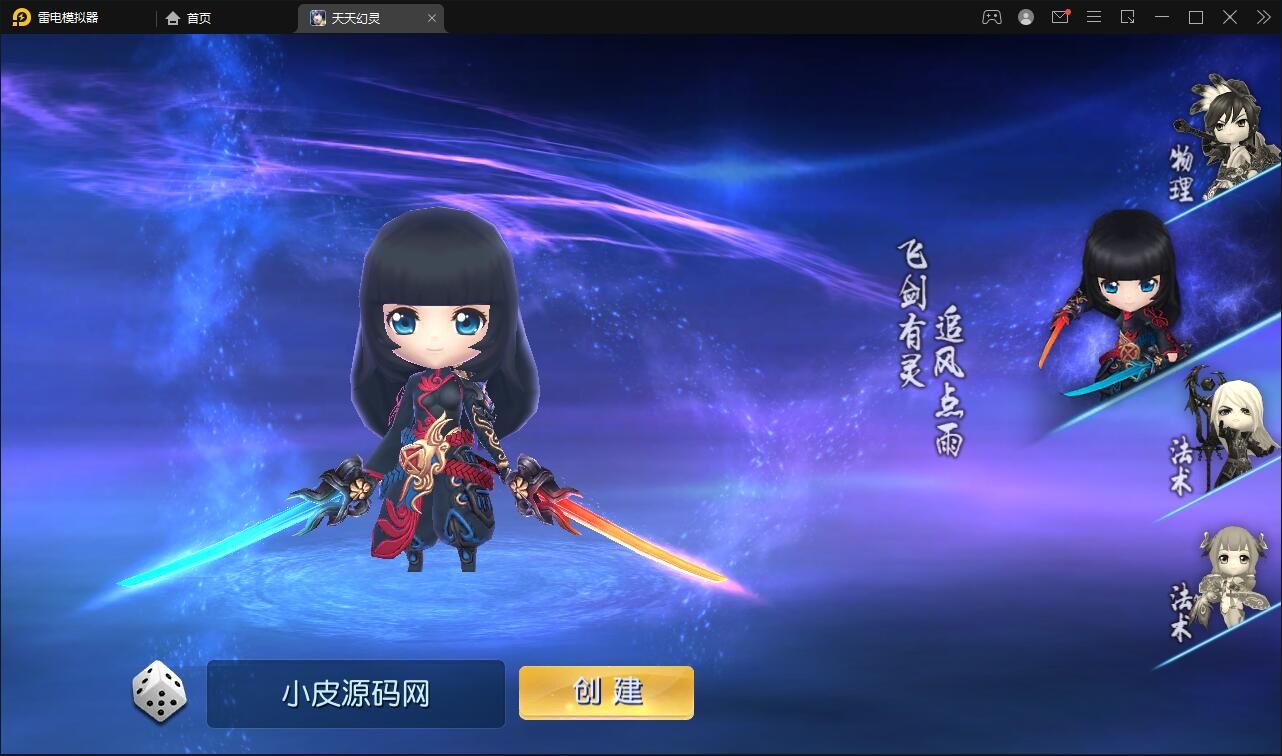Click the 天天幻灵 tab favicon
Viewport: 1282px width, 756px height.
pos(316,18)
